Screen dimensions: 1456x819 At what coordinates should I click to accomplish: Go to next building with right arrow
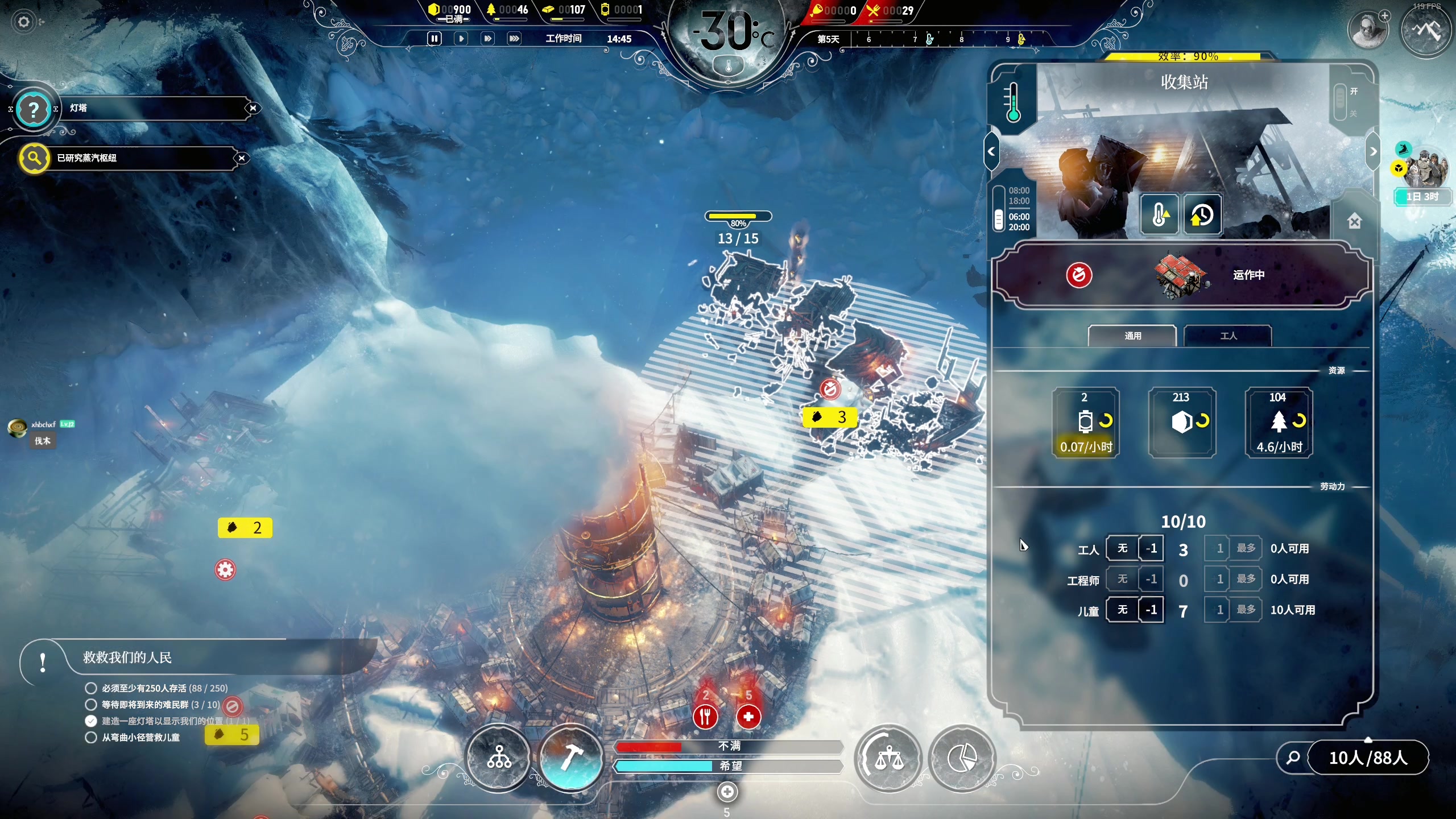1373,152
